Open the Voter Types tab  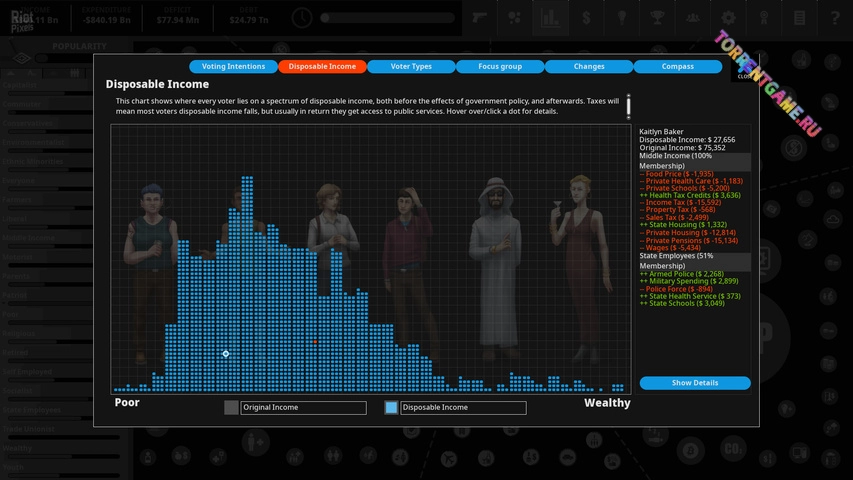click(x=411, y=67)
